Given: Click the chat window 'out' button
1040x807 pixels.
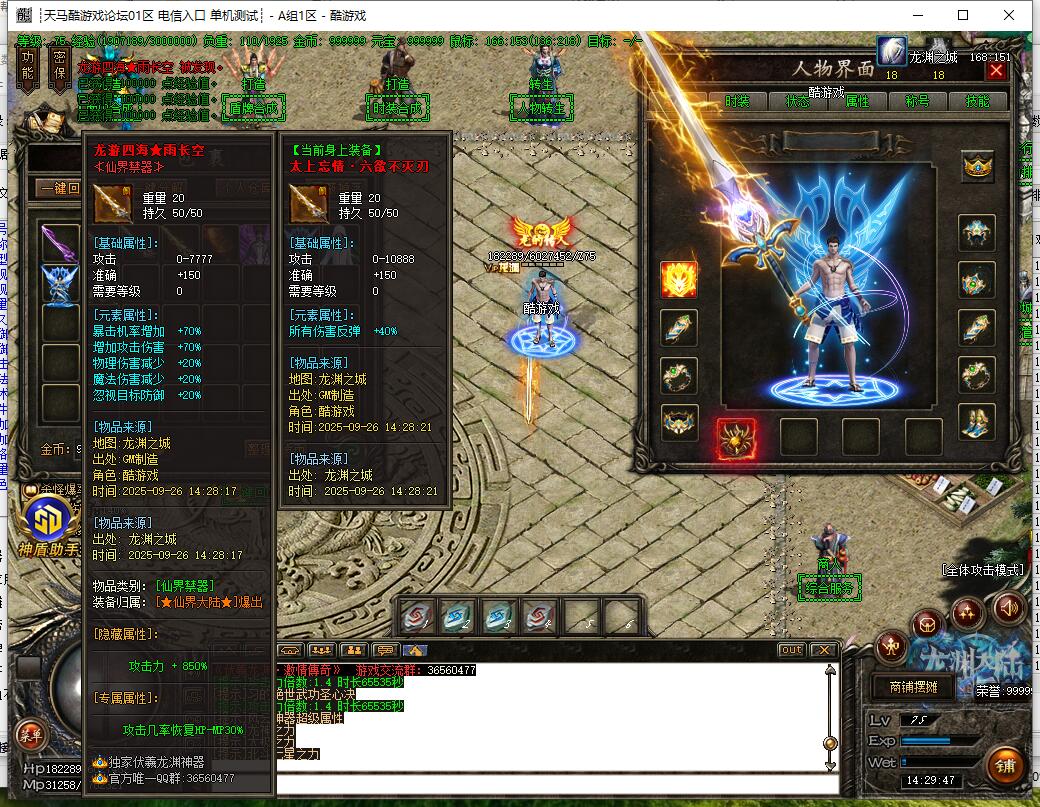Looking at the screenshot, I should click(x=791, y=650).
